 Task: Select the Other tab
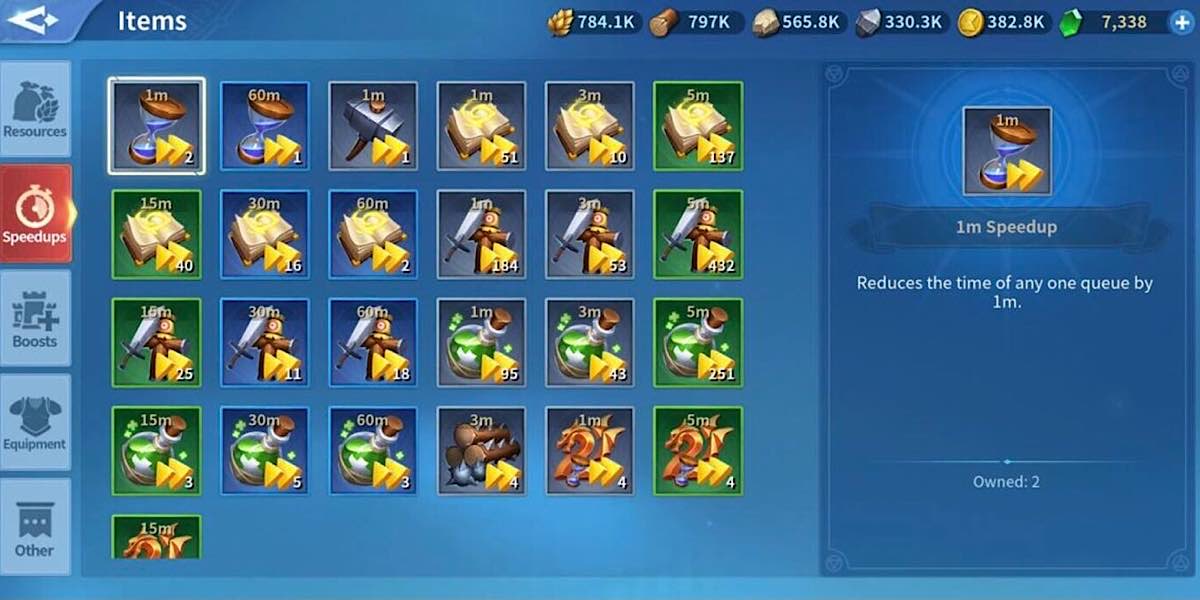pos(35,527)
